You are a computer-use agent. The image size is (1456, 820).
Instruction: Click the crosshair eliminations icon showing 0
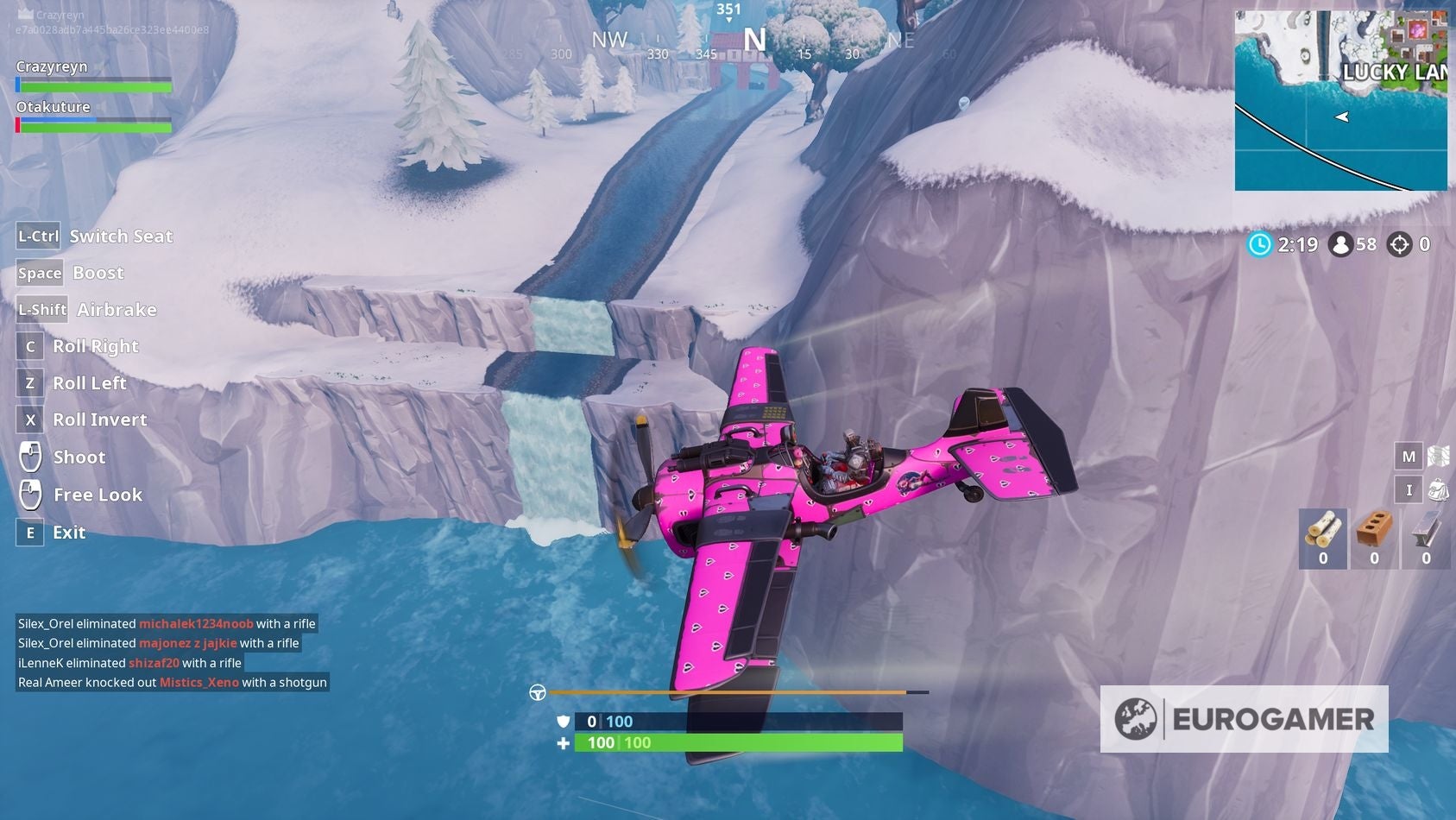(1400, 244)
